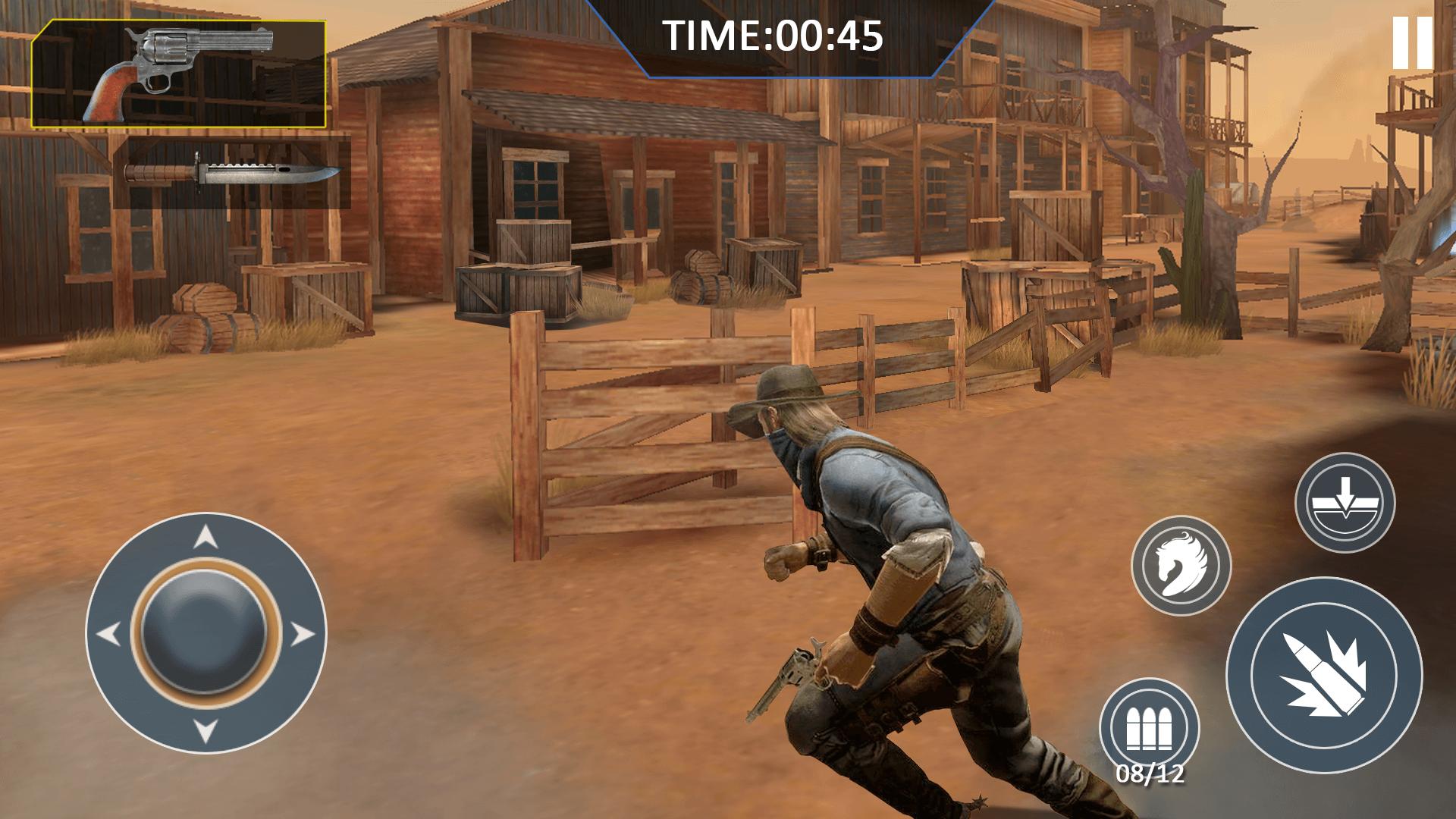The width and height of the screenshot is (1456, 819).
Task: Tap the TIME:00:45 banner
Action: pos(772,34)
